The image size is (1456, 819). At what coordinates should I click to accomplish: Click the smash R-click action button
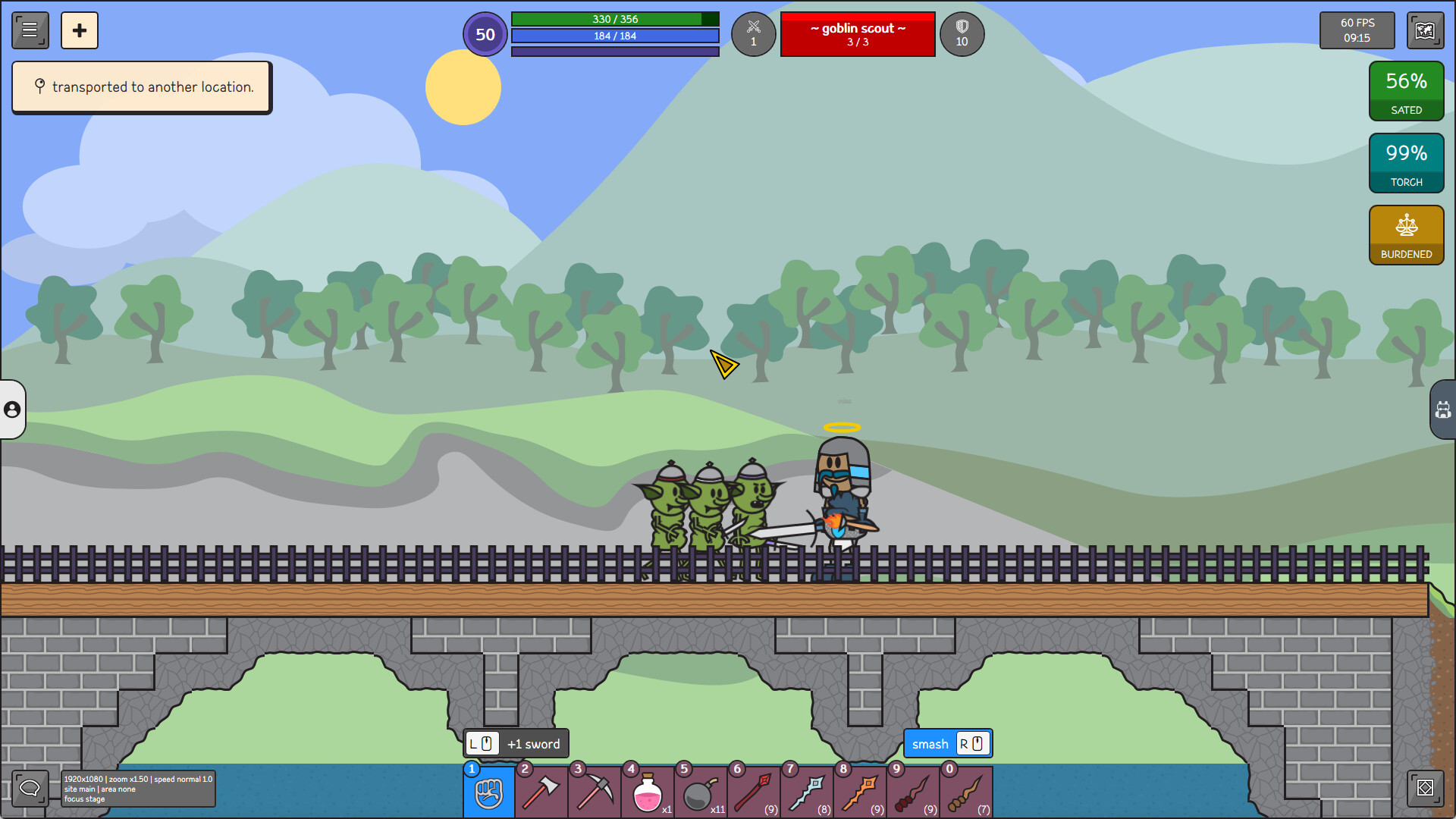[x=947, y=743]
